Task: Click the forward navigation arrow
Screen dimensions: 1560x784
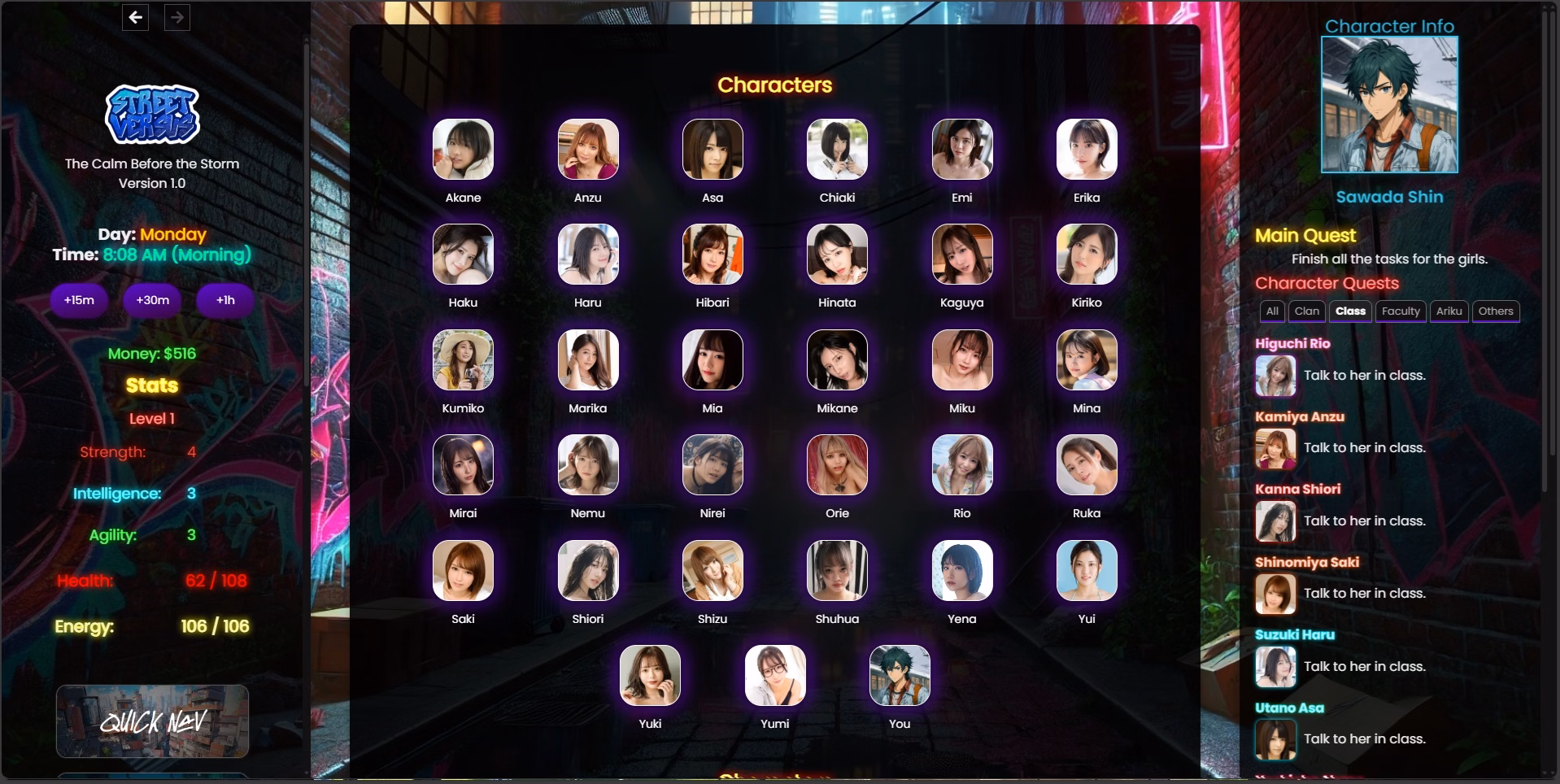Action: click(176, 17)
